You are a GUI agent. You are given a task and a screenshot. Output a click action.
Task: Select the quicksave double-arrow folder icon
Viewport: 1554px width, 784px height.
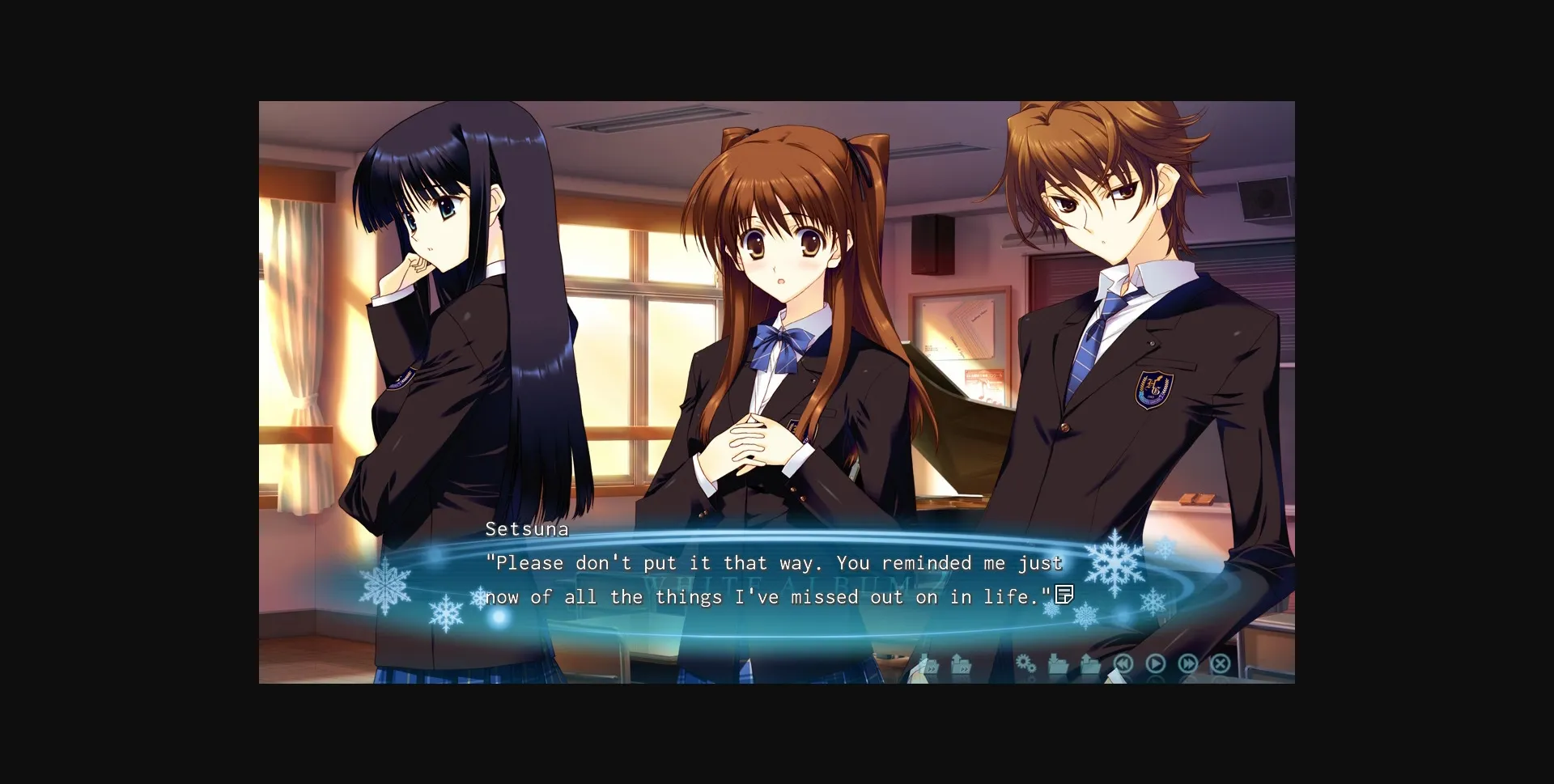coord(929,663)
